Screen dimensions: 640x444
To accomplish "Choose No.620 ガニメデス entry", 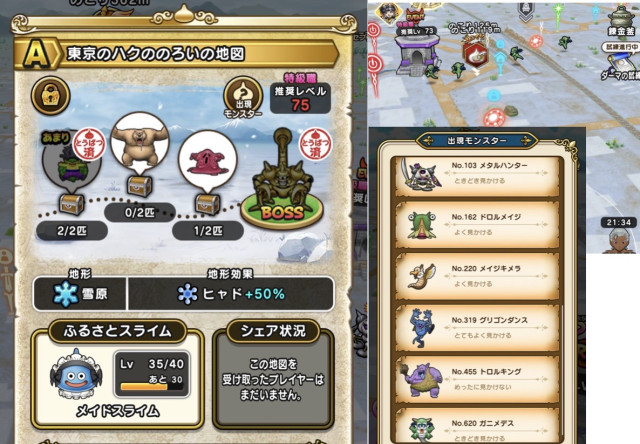I will pos(475,424).
